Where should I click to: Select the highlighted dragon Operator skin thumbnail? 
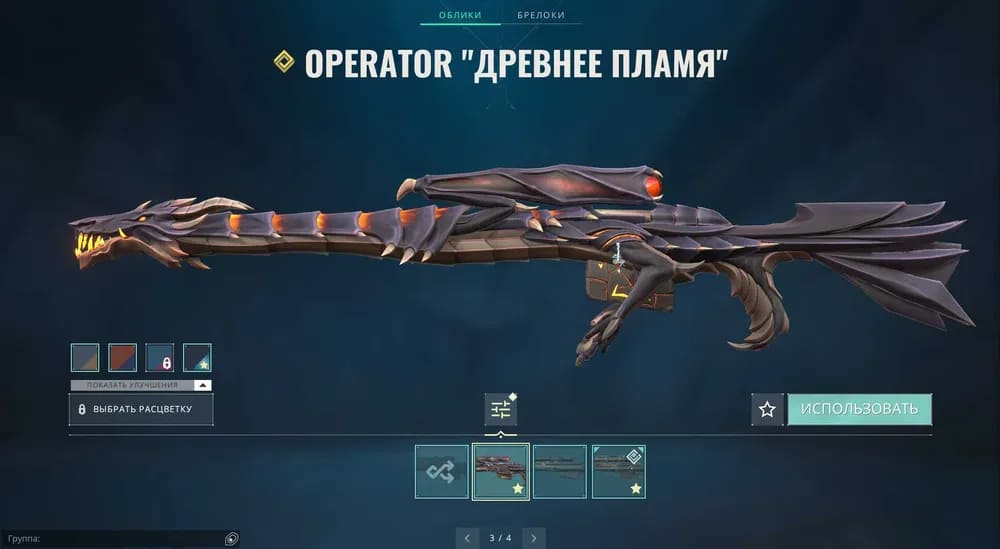(500, 471)
